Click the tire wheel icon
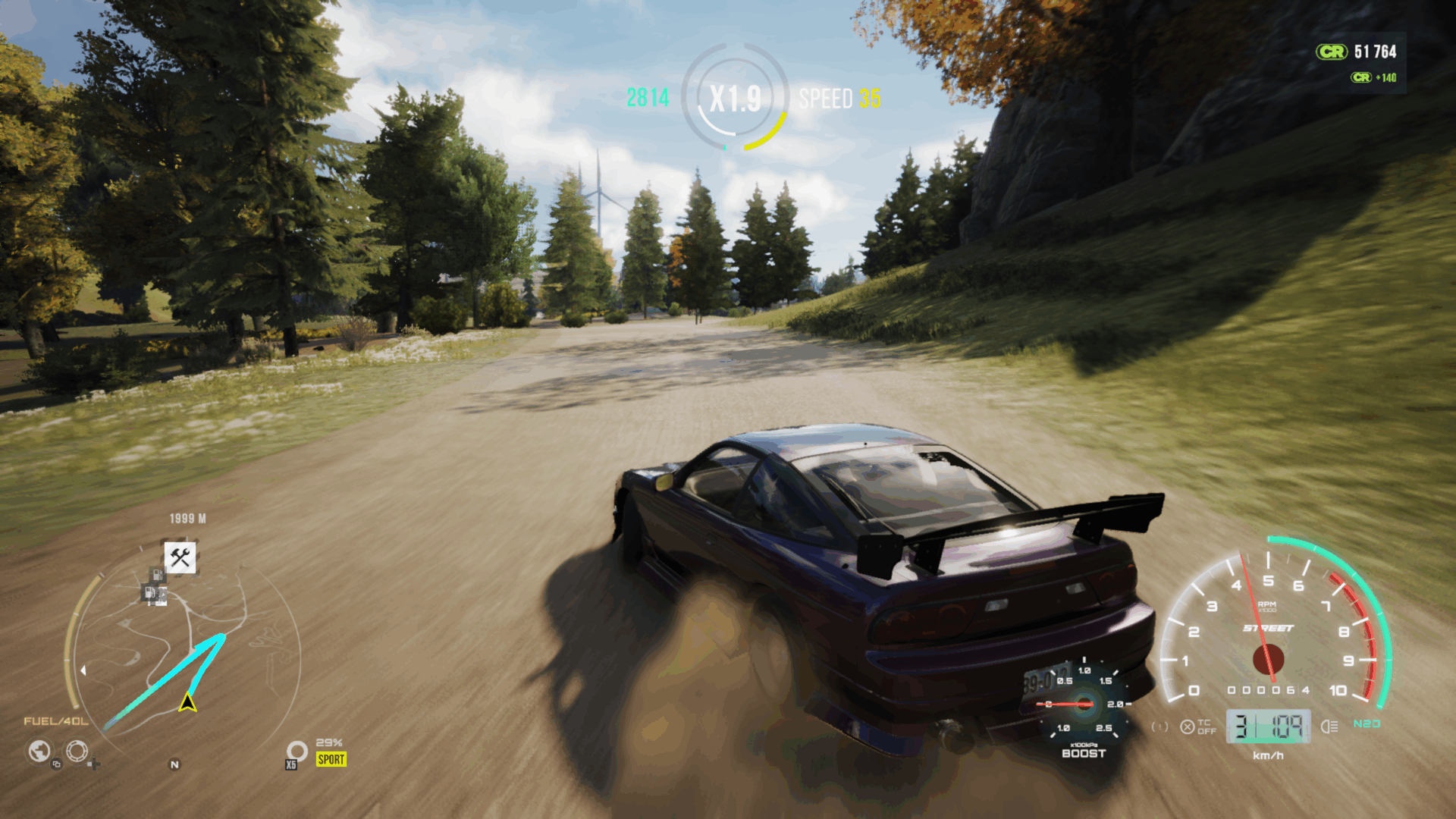The image size is (1456, 819). (x=77, y=751)
